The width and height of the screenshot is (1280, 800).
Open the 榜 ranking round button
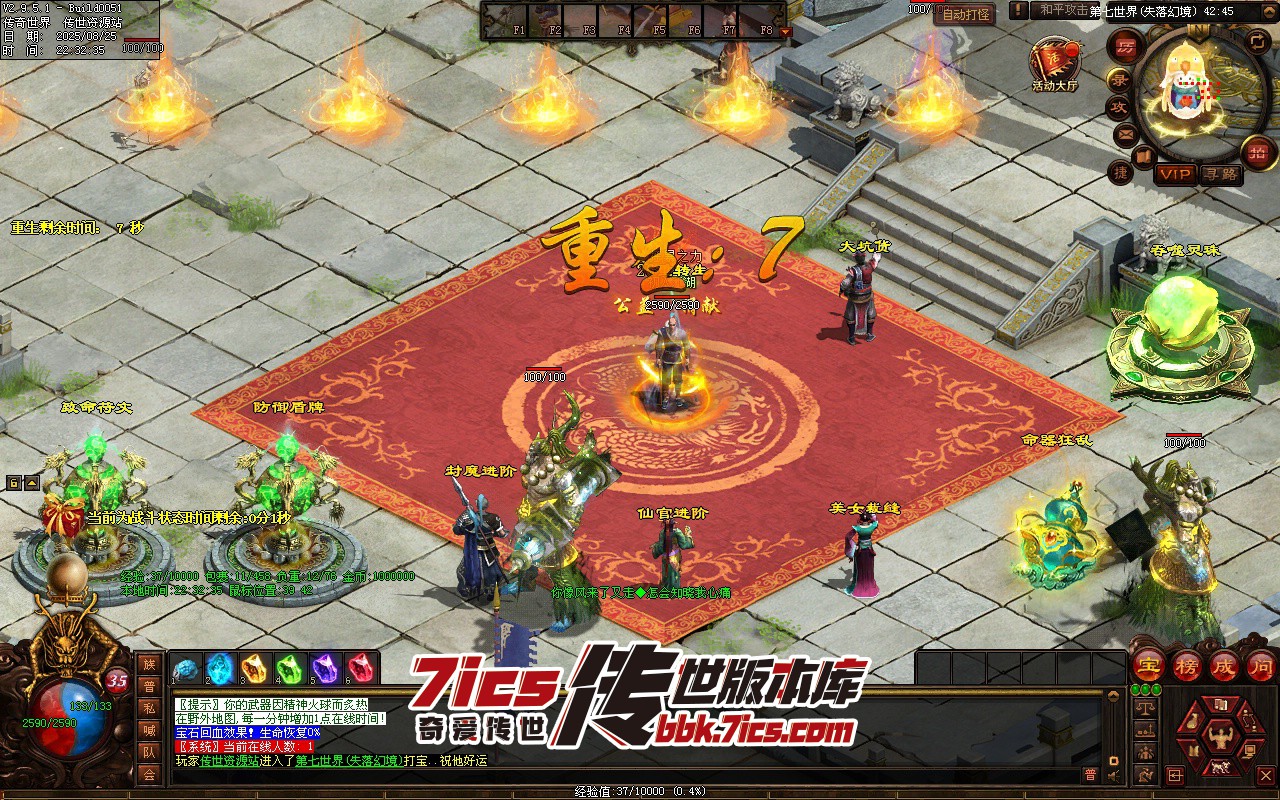tap(1186, 666)
